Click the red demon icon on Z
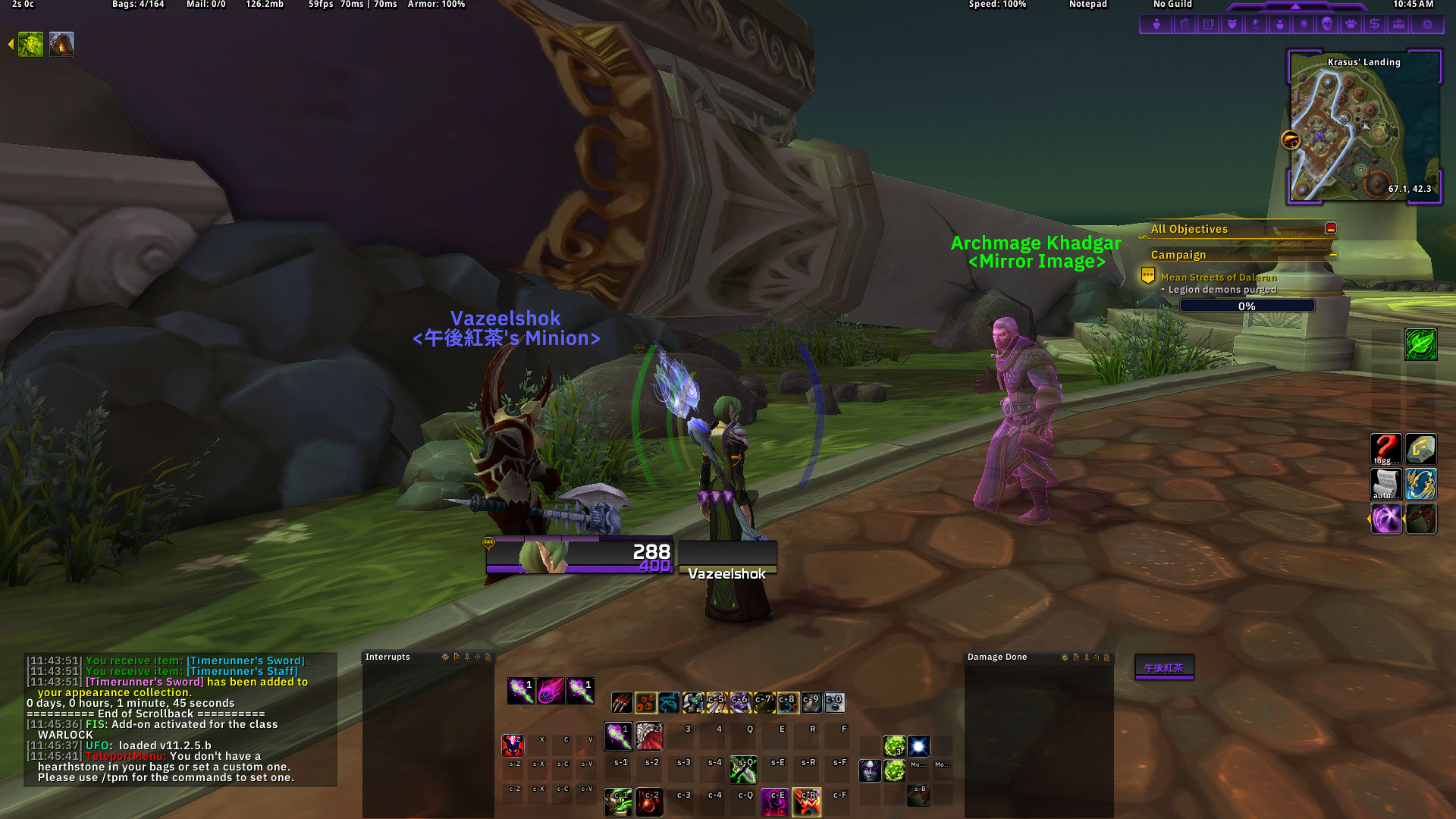This screenshot has height=819, width=1456. click(x=513, y=745)
